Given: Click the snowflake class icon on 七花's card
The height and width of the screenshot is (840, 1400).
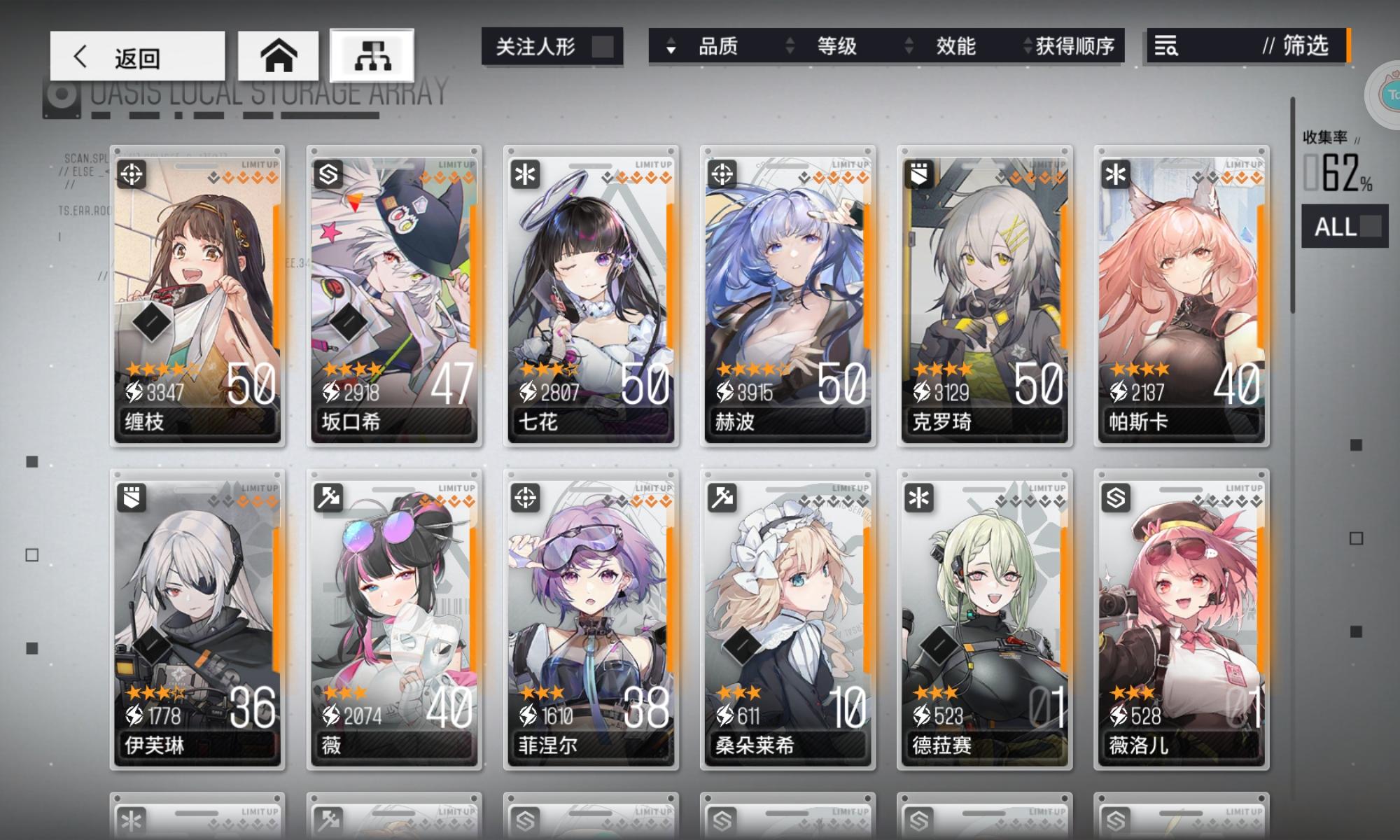Looking at the screenshot, I should coord(525,174).
